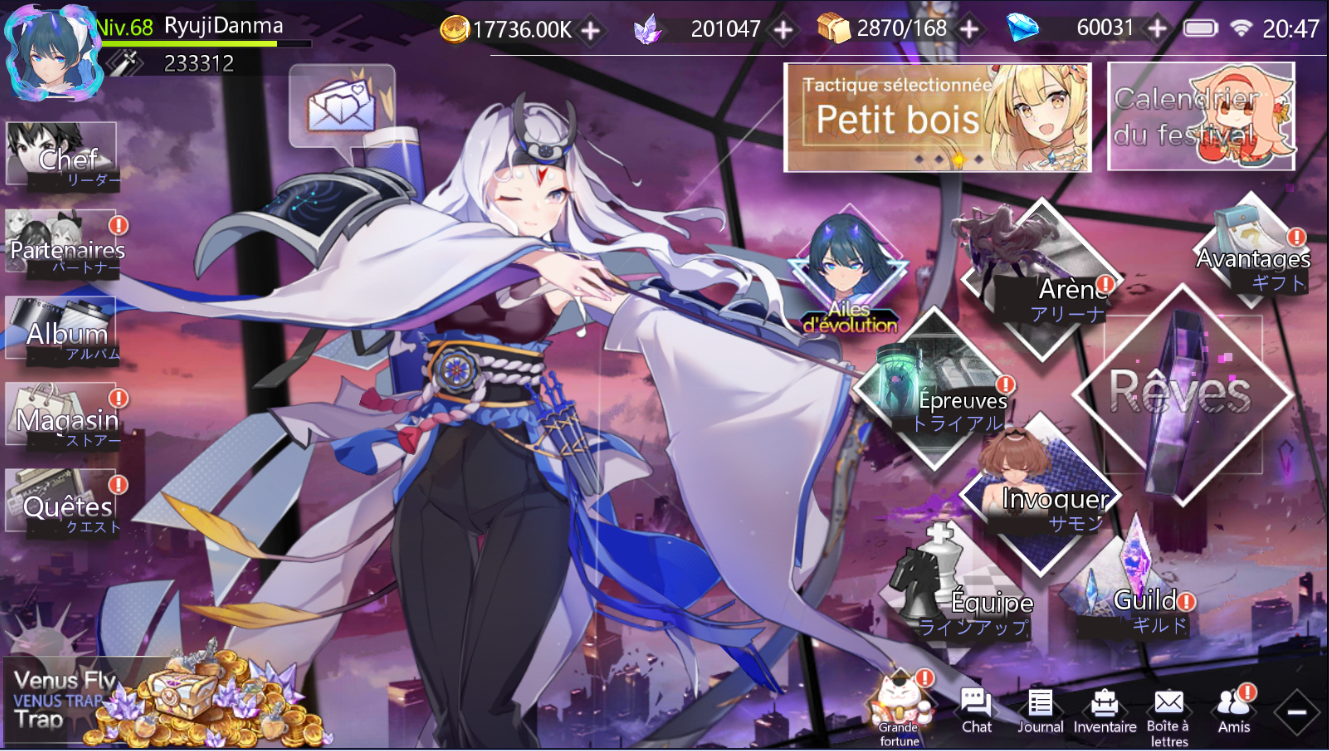
Task: Open the Rêves diamond tile
Action: click(1182, 392)
